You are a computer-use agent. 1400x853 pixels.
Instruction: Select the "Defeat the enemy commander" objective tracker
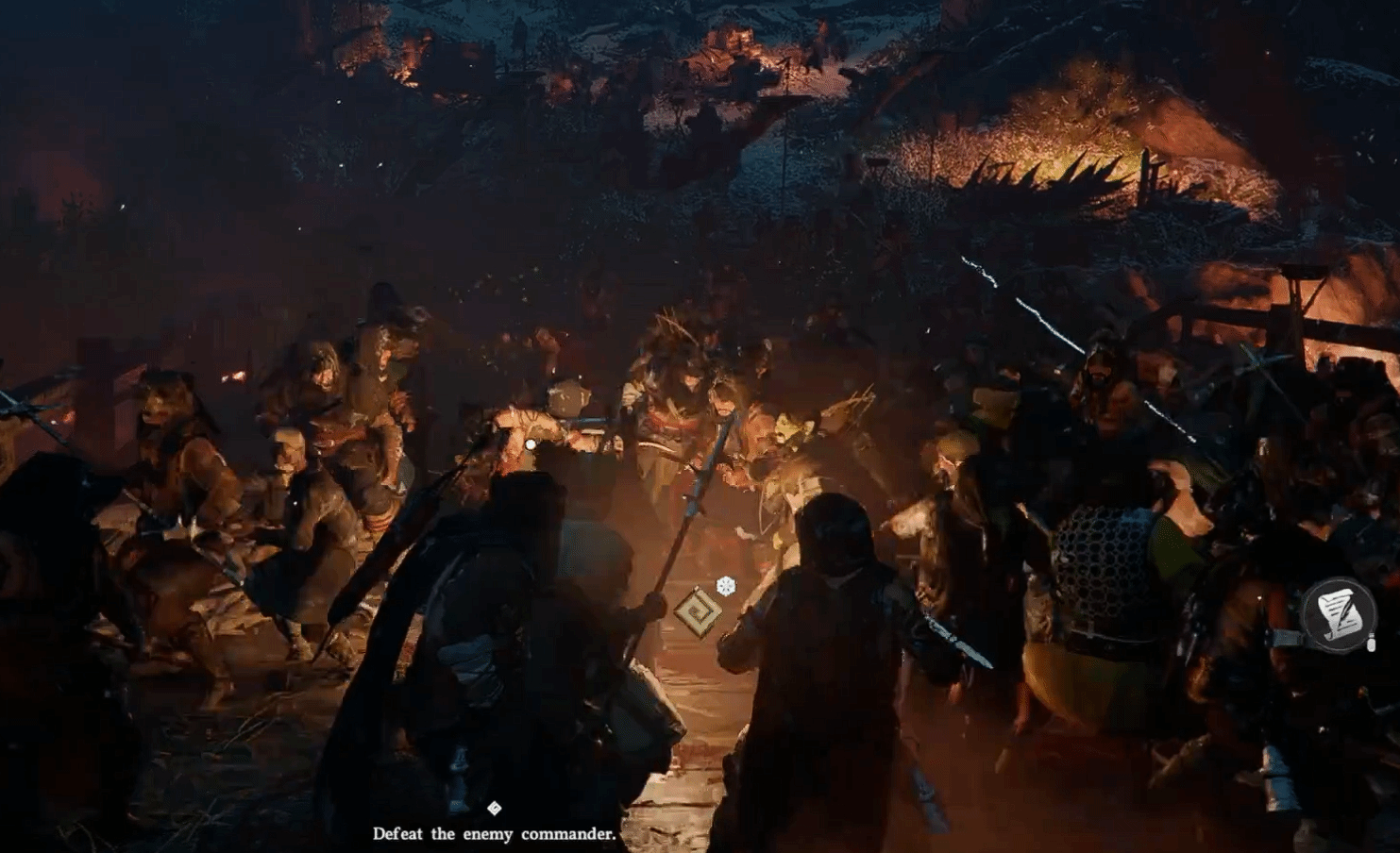[494, 833]
